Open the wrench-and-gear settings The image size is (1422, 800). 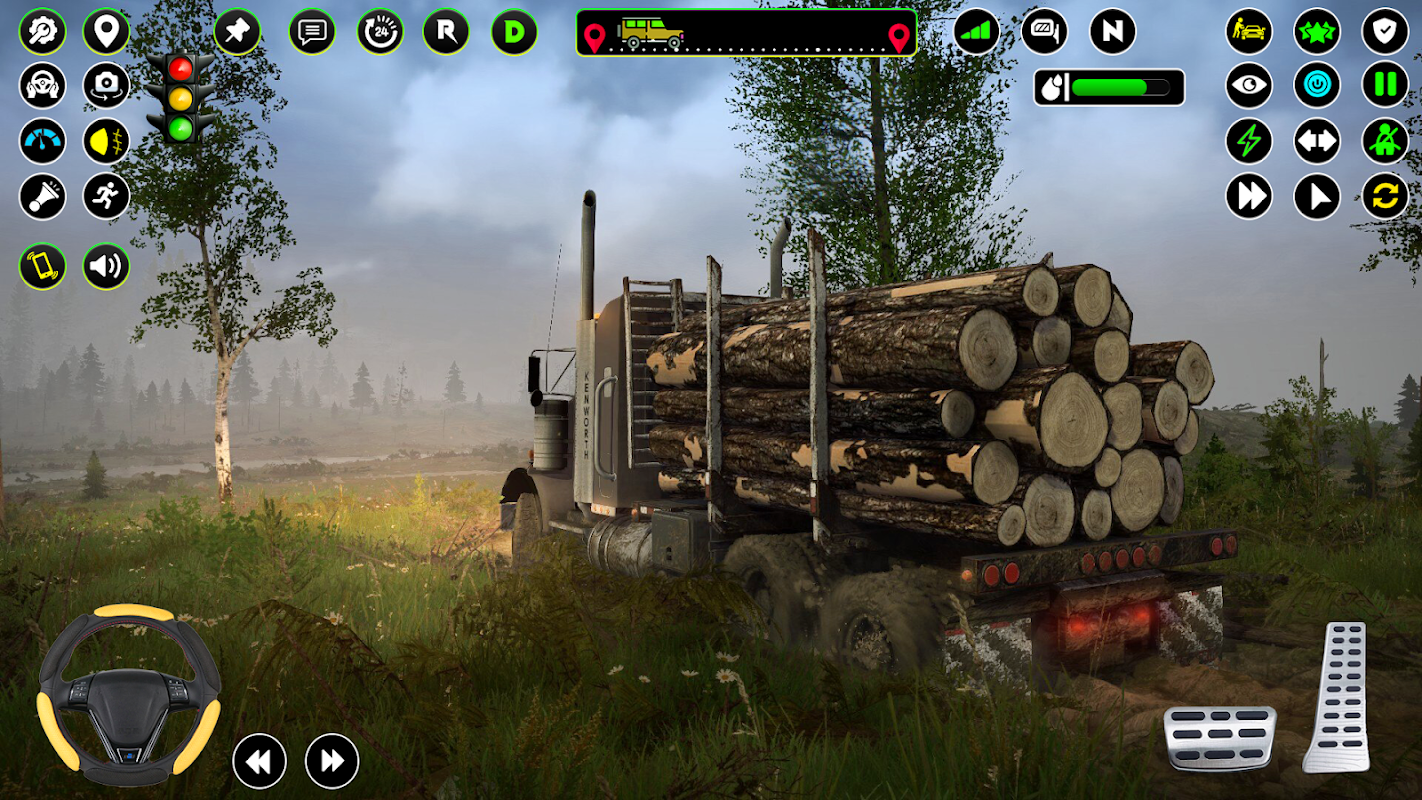[42, 31]
